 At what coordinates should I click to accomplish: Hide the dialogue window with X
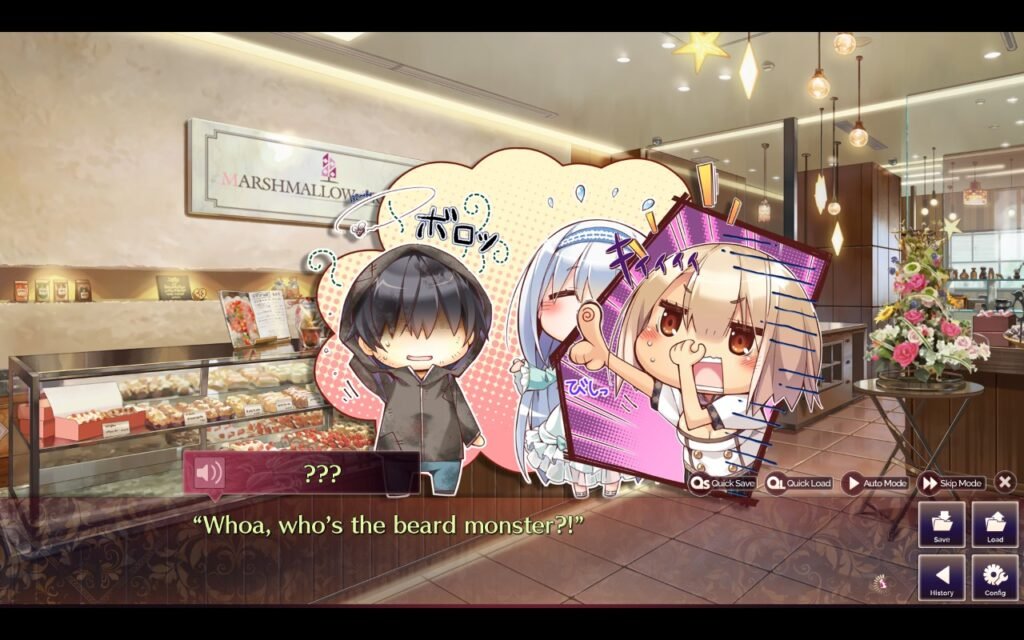pos(1005,482)
